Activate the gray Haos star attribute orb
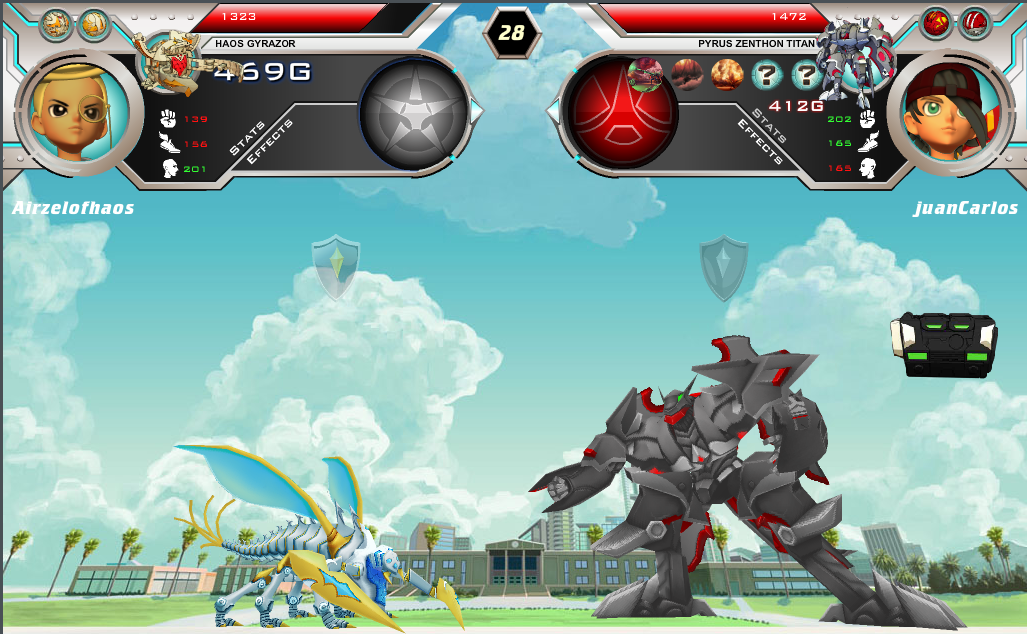 pyautogui.click(x=413, y=112)
